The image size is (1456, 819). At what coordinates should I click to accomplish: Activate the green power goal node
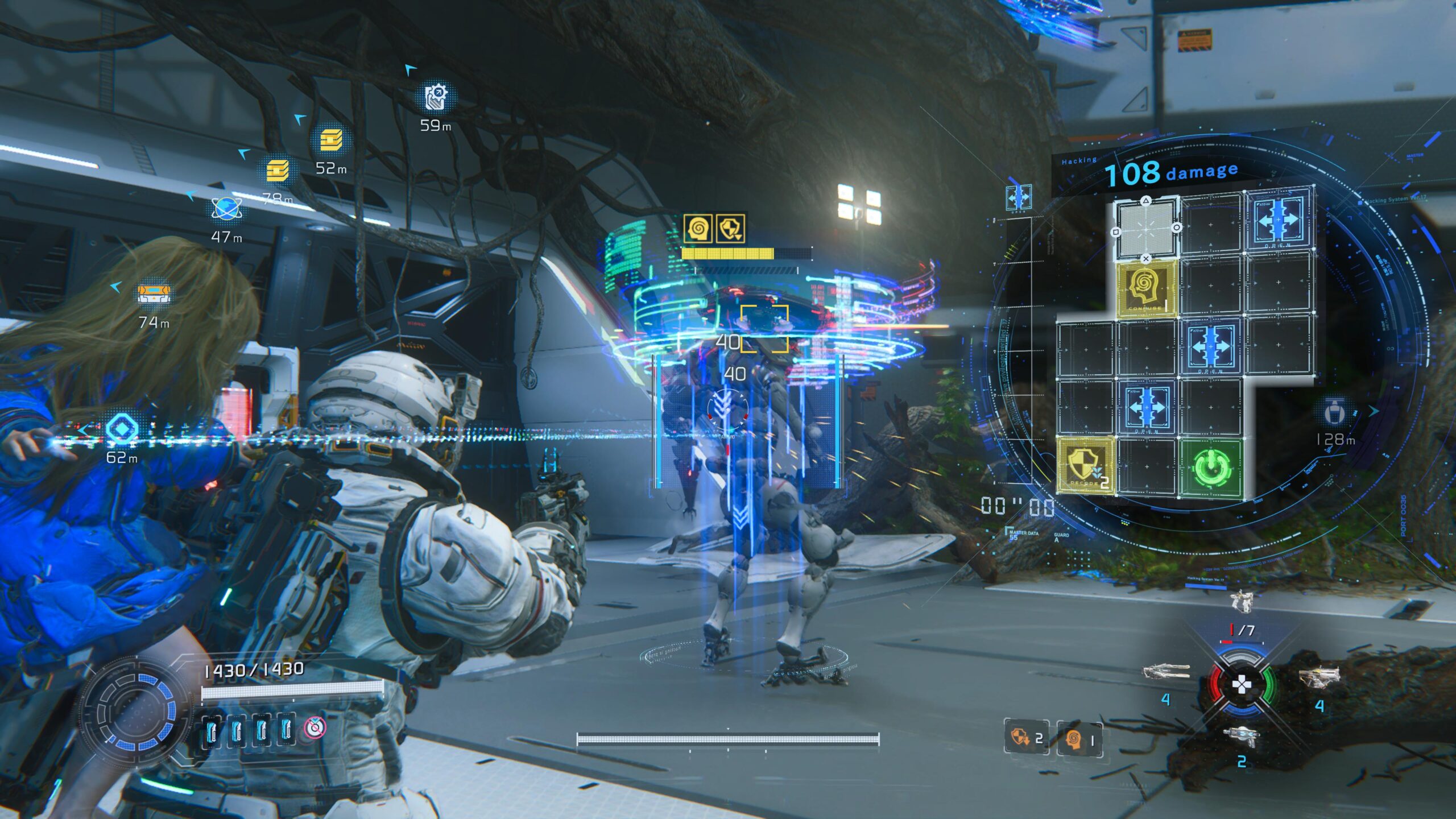point(1212,467)
